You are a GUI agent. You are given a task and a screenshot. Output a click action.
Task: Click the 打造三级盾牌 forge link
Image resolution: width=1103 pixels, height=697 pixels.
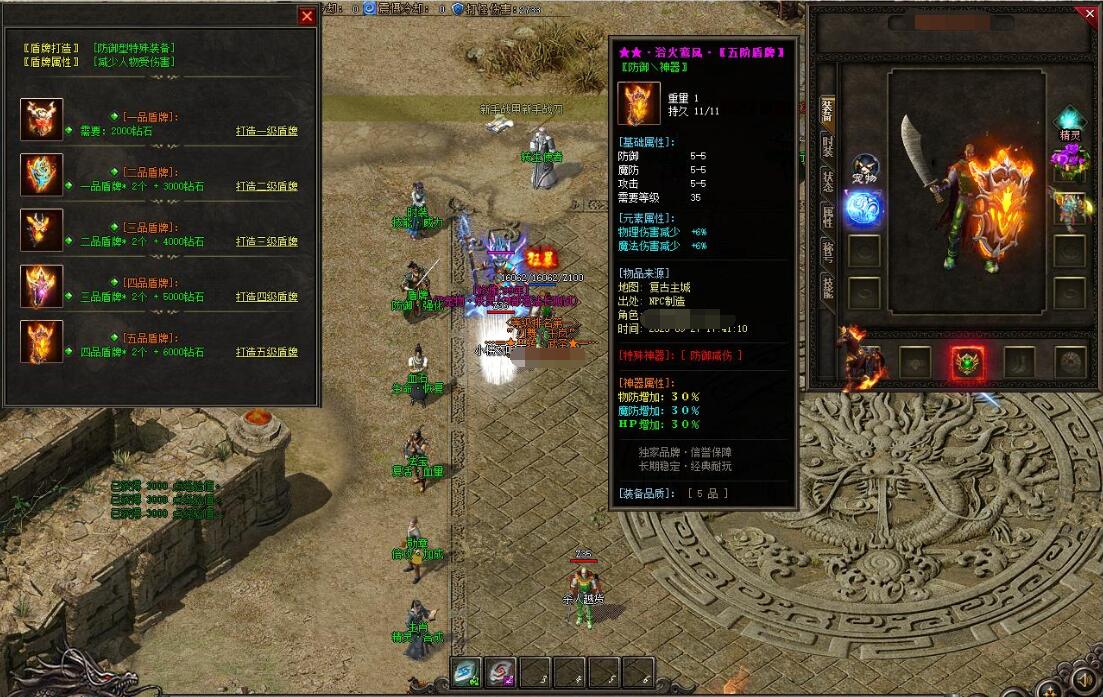266,241
